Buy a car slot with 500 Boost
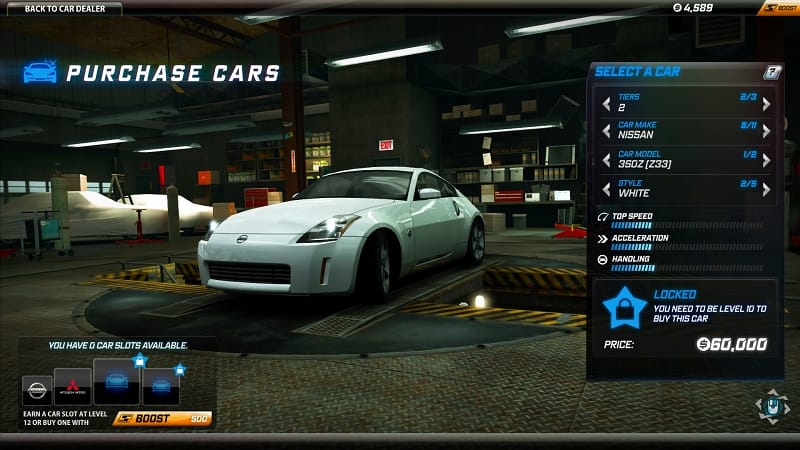 pyautogui.click(x=163, y=419)
